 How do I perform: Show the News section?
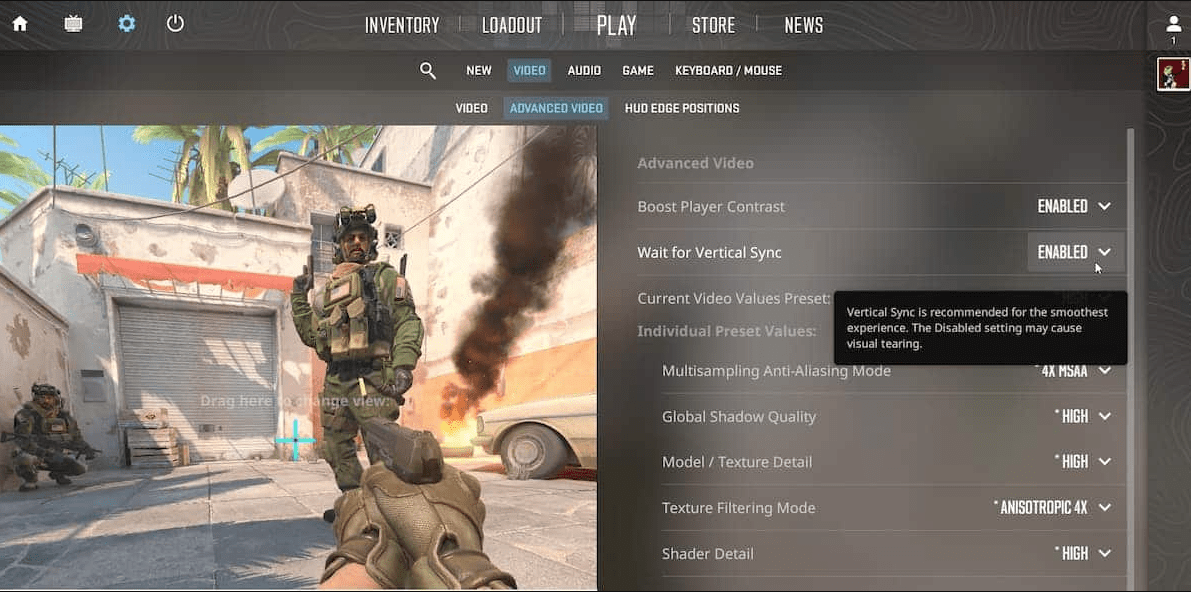pos(803,26)
